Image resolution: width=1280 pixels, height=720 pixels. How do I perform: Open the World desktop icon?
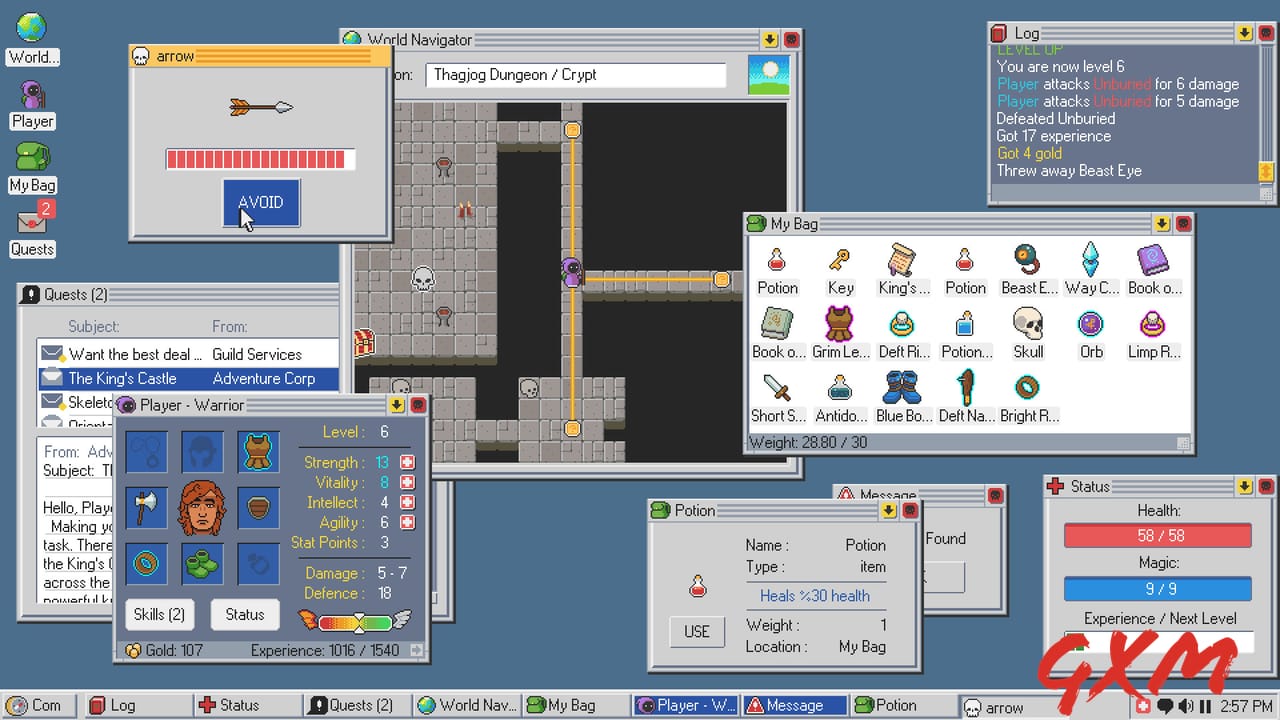click(30, 30)
